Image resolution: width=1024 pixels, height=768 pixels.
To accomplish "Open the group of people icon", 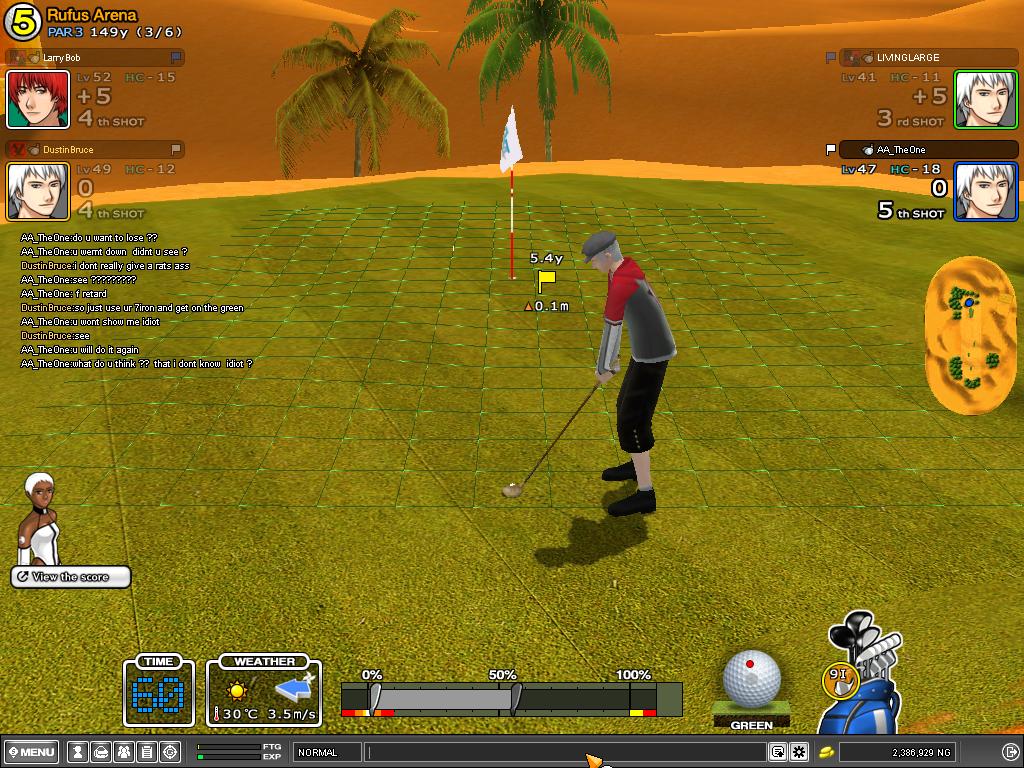I will pos(124,752).
